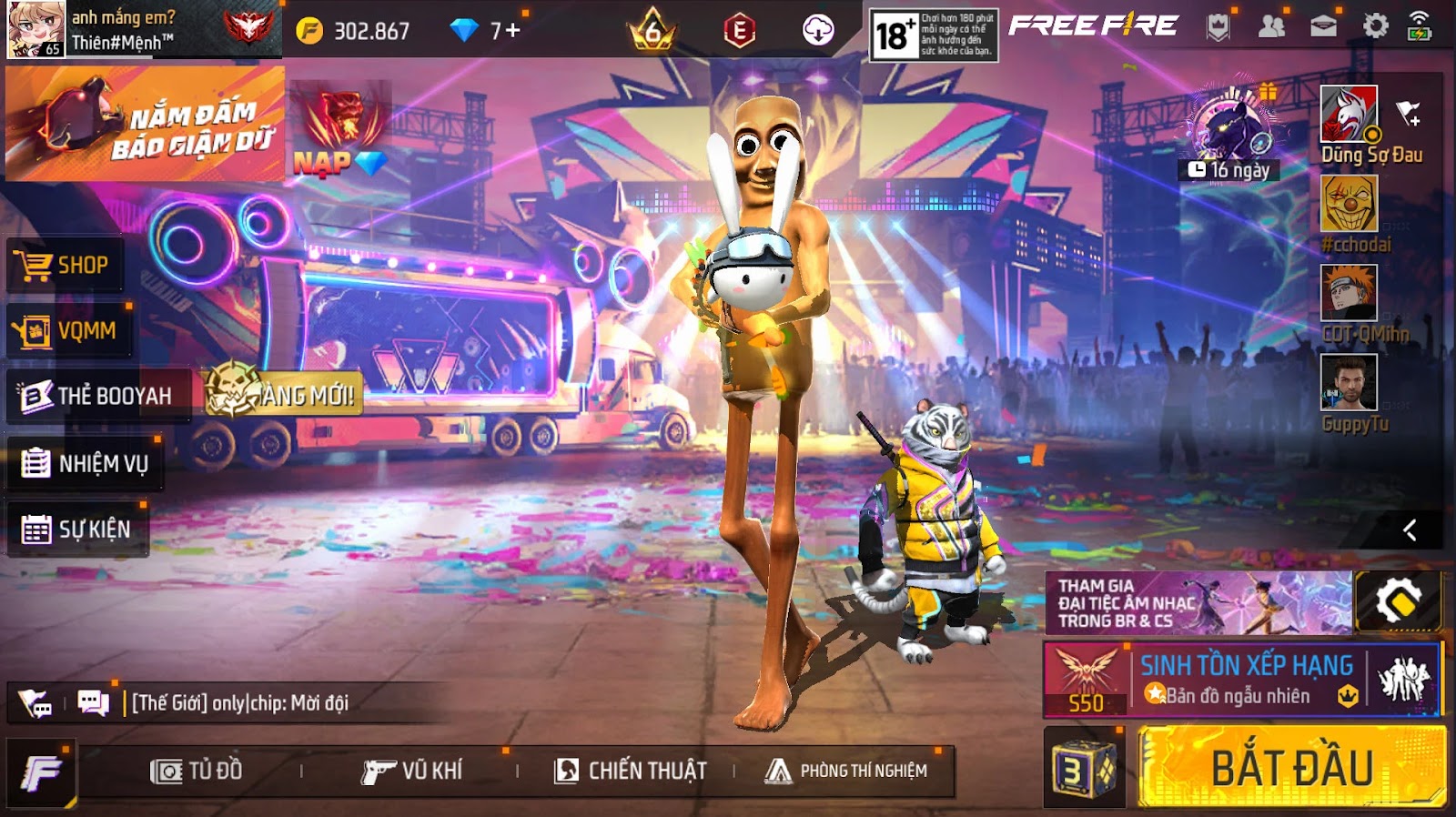Open the settings gear icon
The height and width of the screenshot is (817, 1456).
click(x=1375, y=26)
